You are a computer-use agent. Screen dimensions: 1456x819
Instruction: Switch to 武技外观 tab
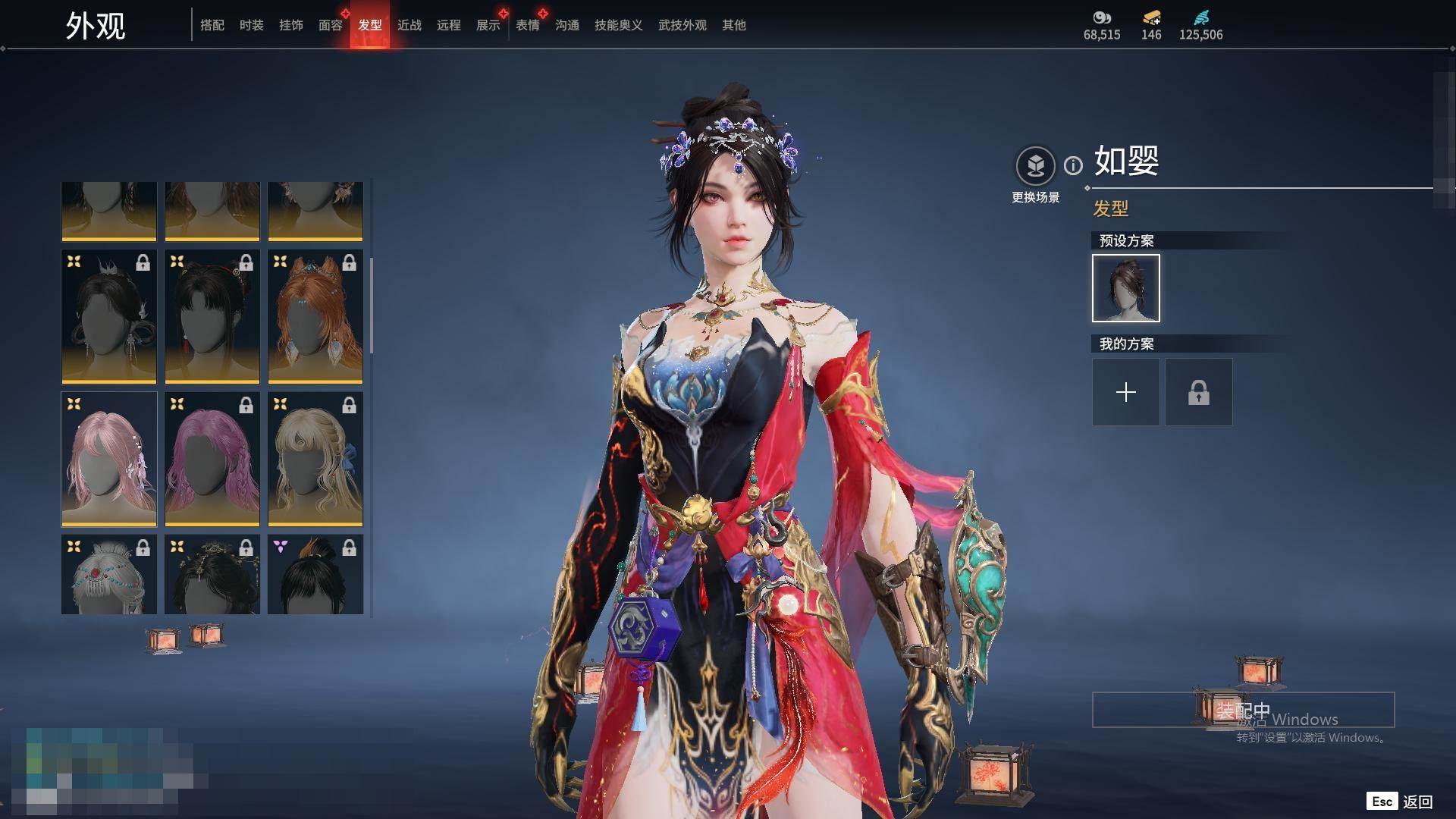pos(682,25)
